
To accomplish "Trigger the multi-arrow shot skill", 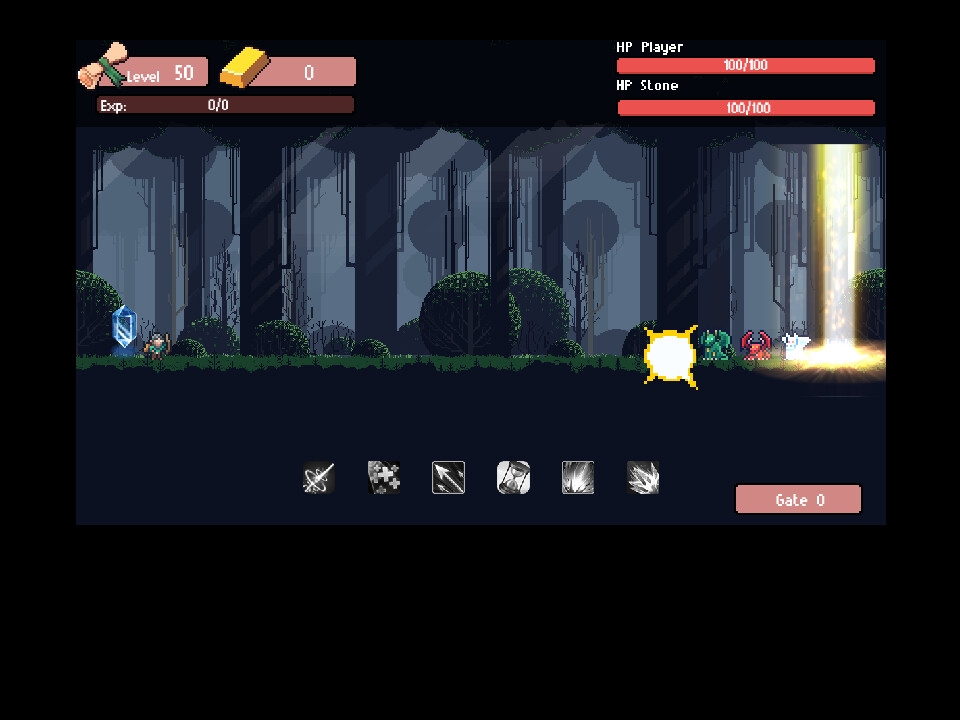I will point(448,477).
